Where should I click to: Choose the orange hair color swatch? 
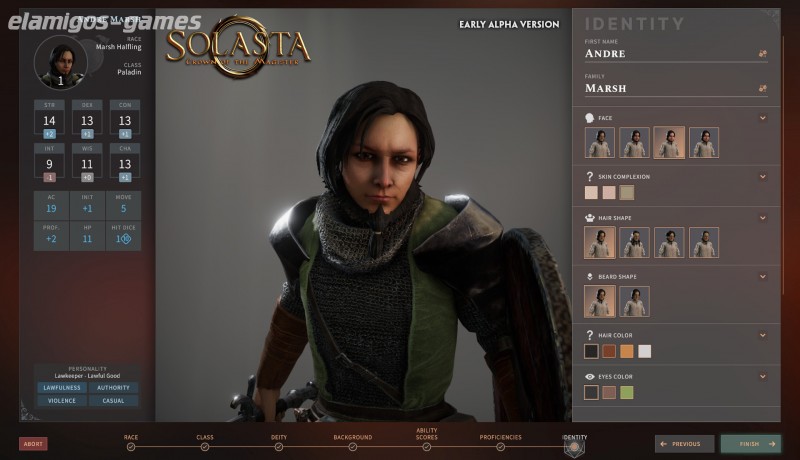tap(627, 351)
